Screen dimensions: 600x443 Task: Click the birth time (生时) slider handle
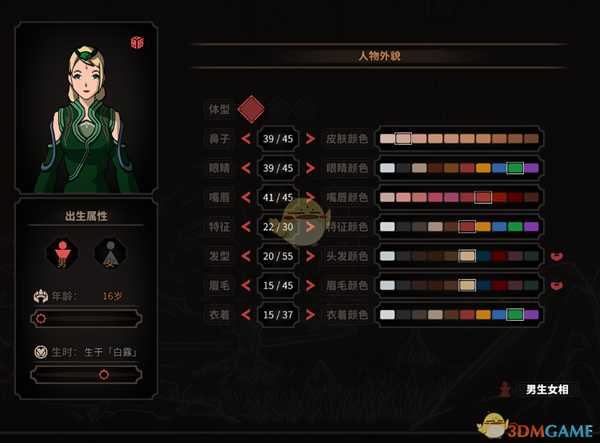pyautogui.click(x=103, y=374)
